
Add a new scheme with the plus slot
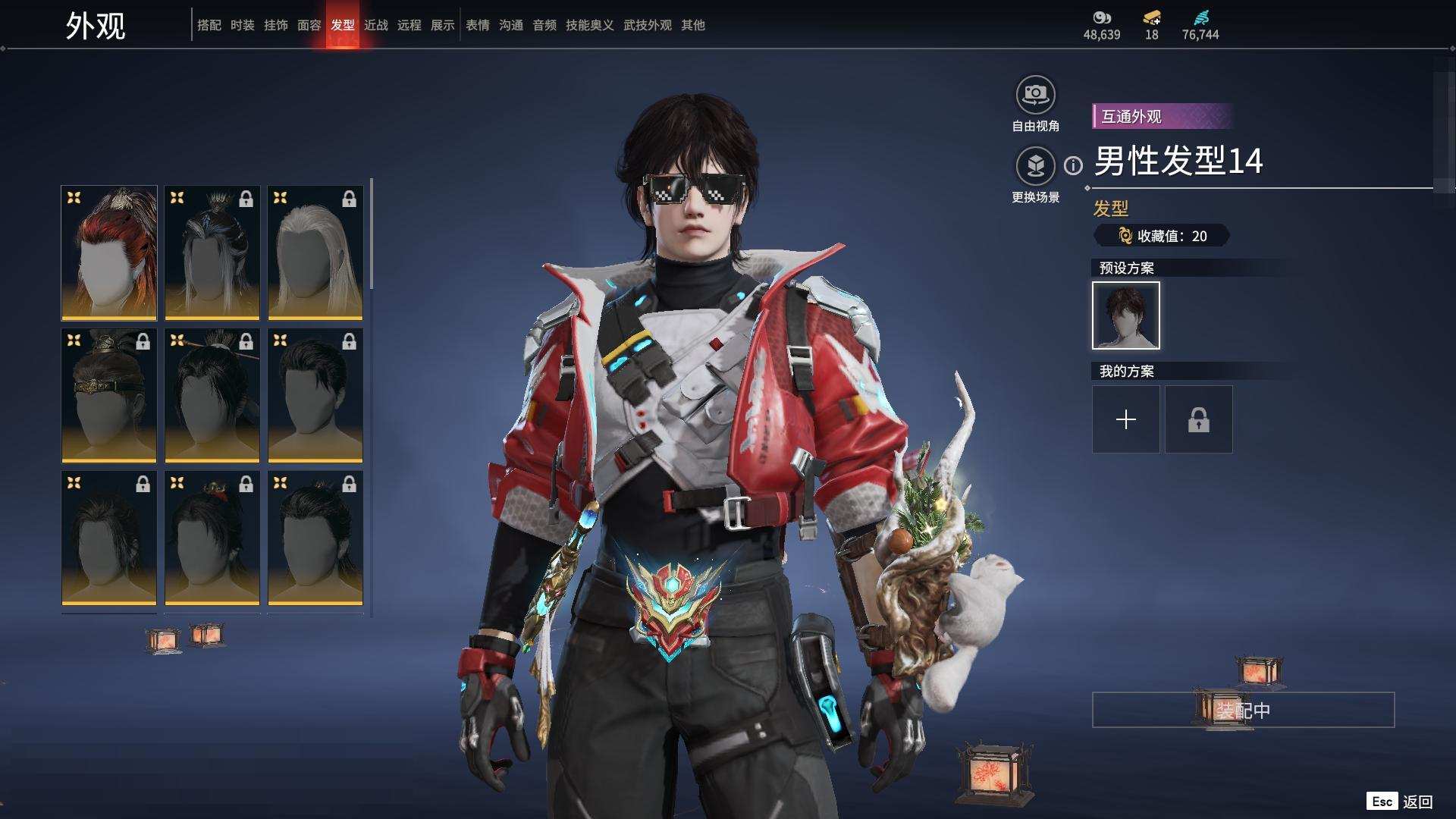1125,419
